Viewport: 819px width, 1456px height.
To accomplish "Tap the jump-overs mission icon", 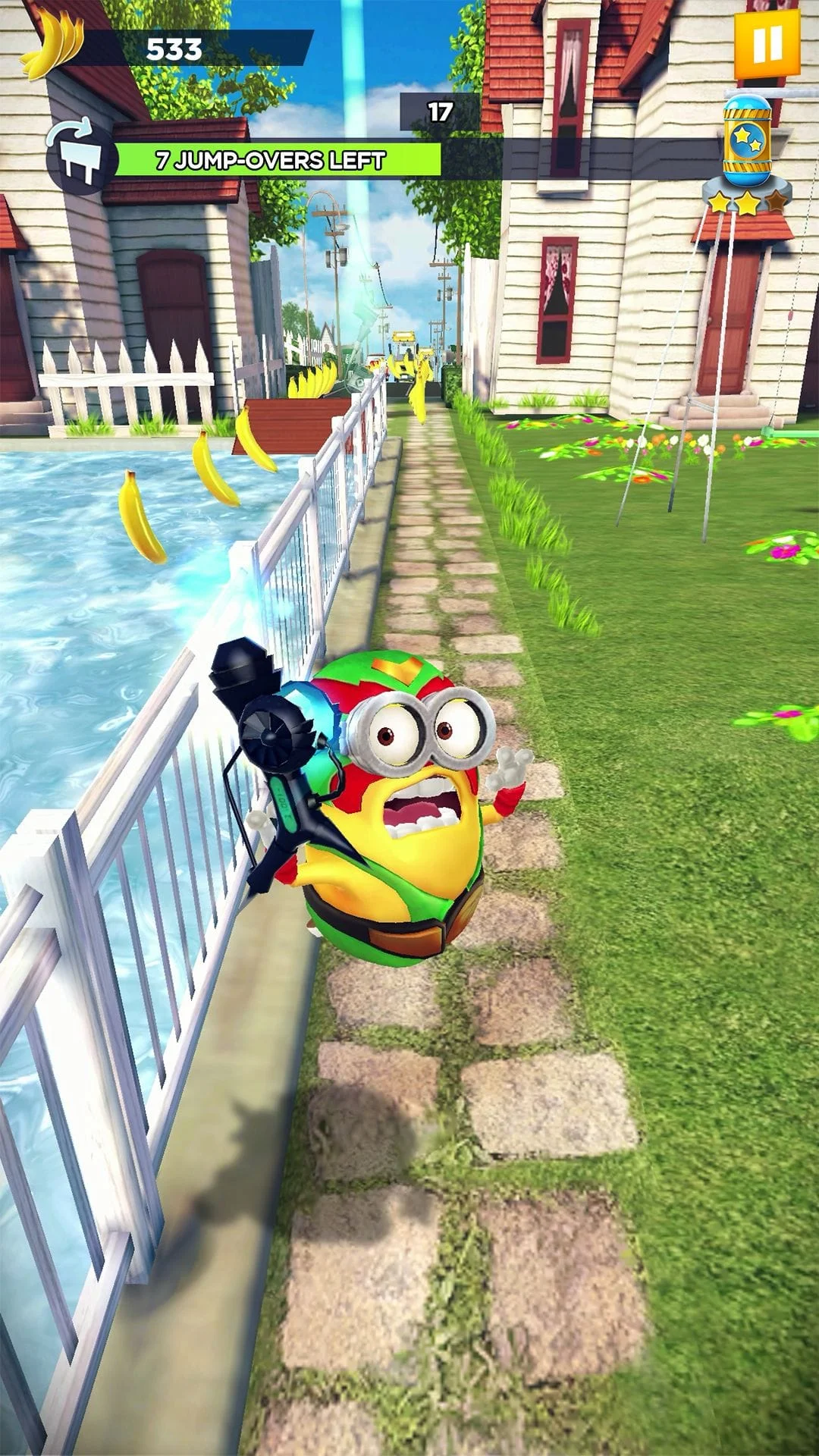I will coord(79,158).
